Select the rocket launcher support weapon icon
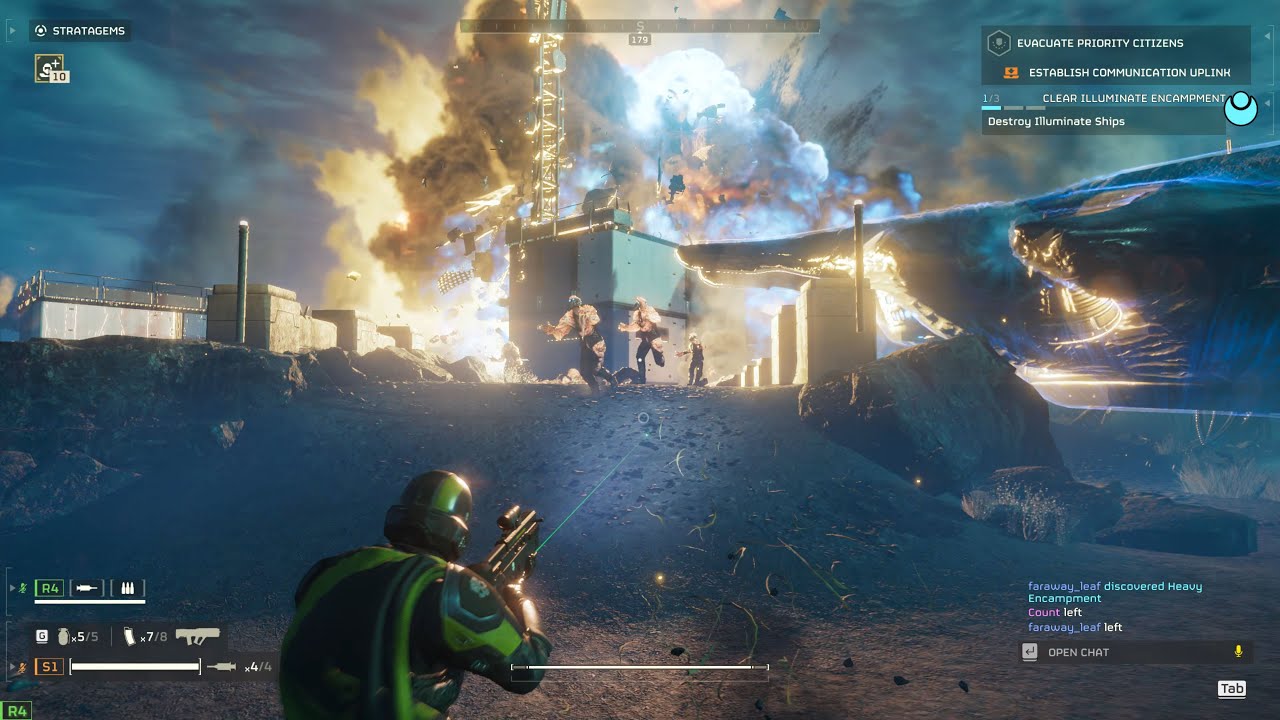 [198, 636]
